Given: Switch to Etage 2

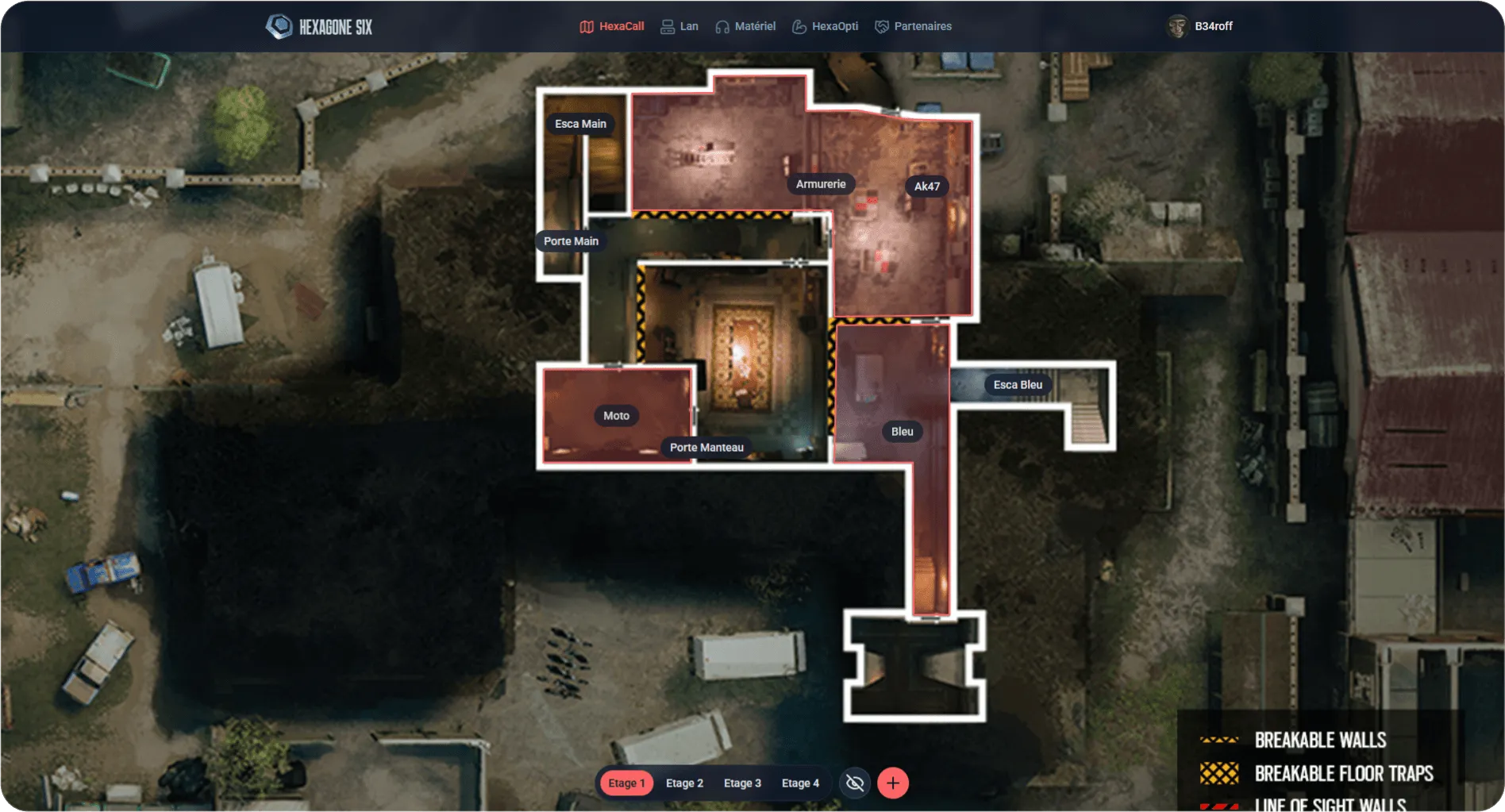Looking at the screenshot, I should coord(684,783).
